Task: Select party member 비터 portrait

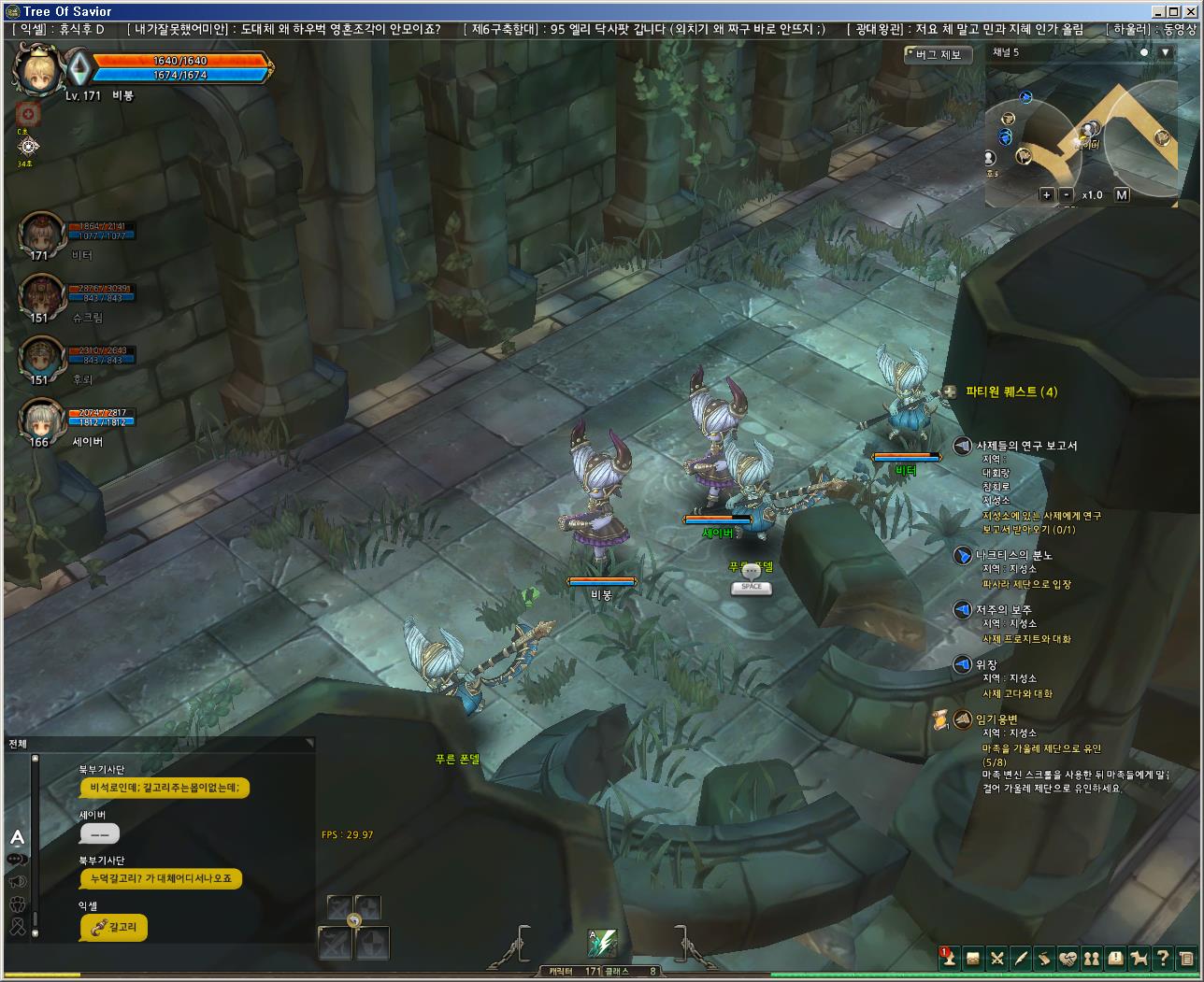Action: pyautogui.click(x=41, y=234)
